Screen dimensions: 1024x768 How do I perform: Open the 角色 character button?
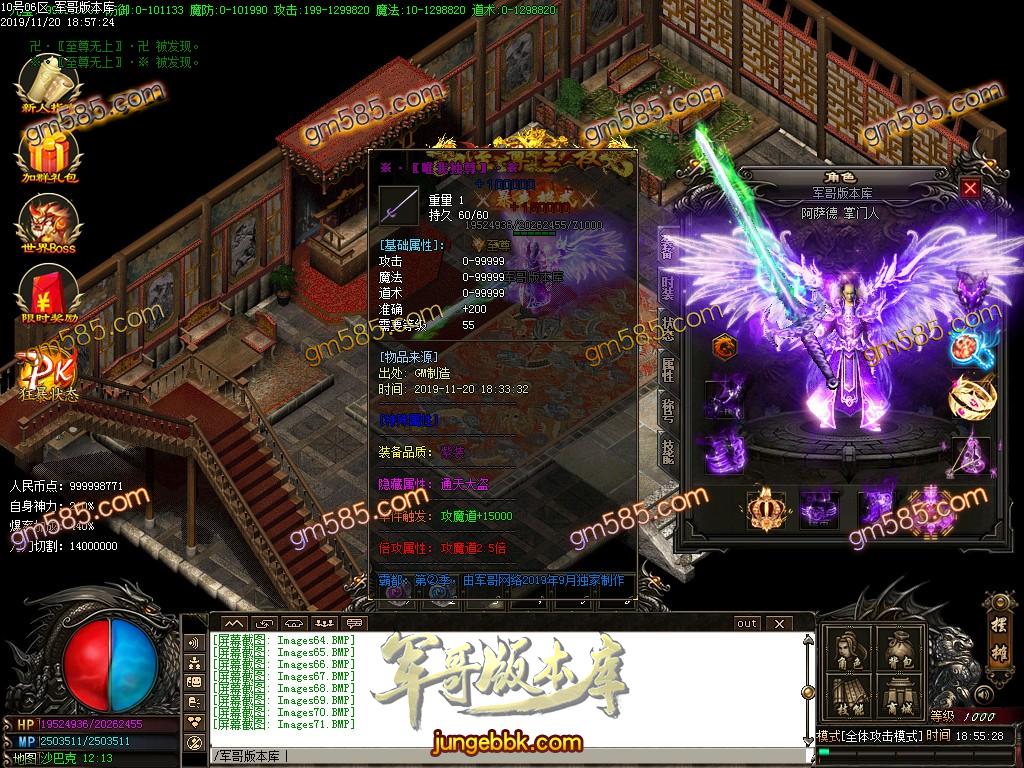pyautogui.click(x=847, y=653)
